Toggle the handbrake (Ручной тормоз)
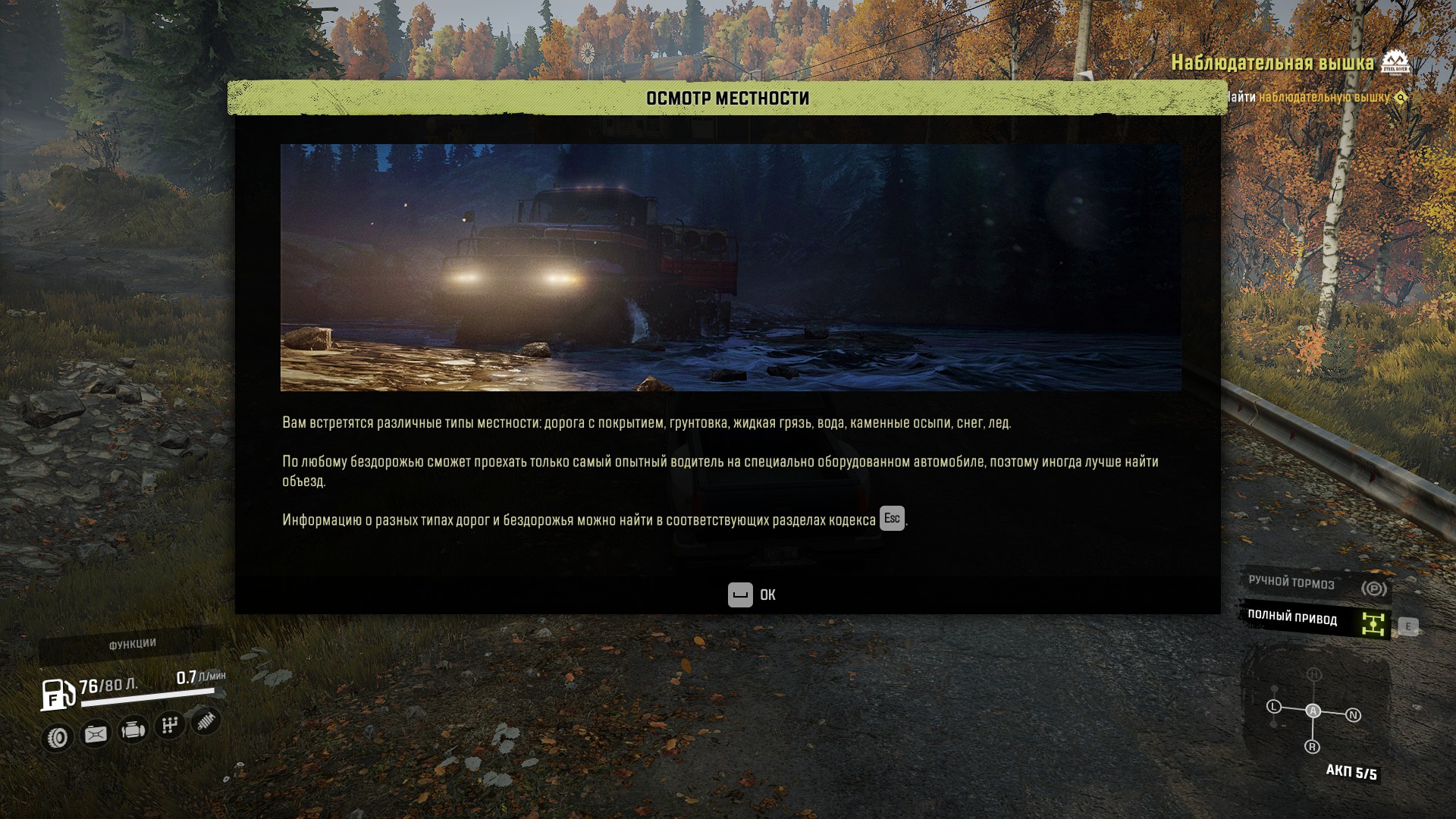The image size is (1456, 819). pyautogui.click(x=1316, y=585)
